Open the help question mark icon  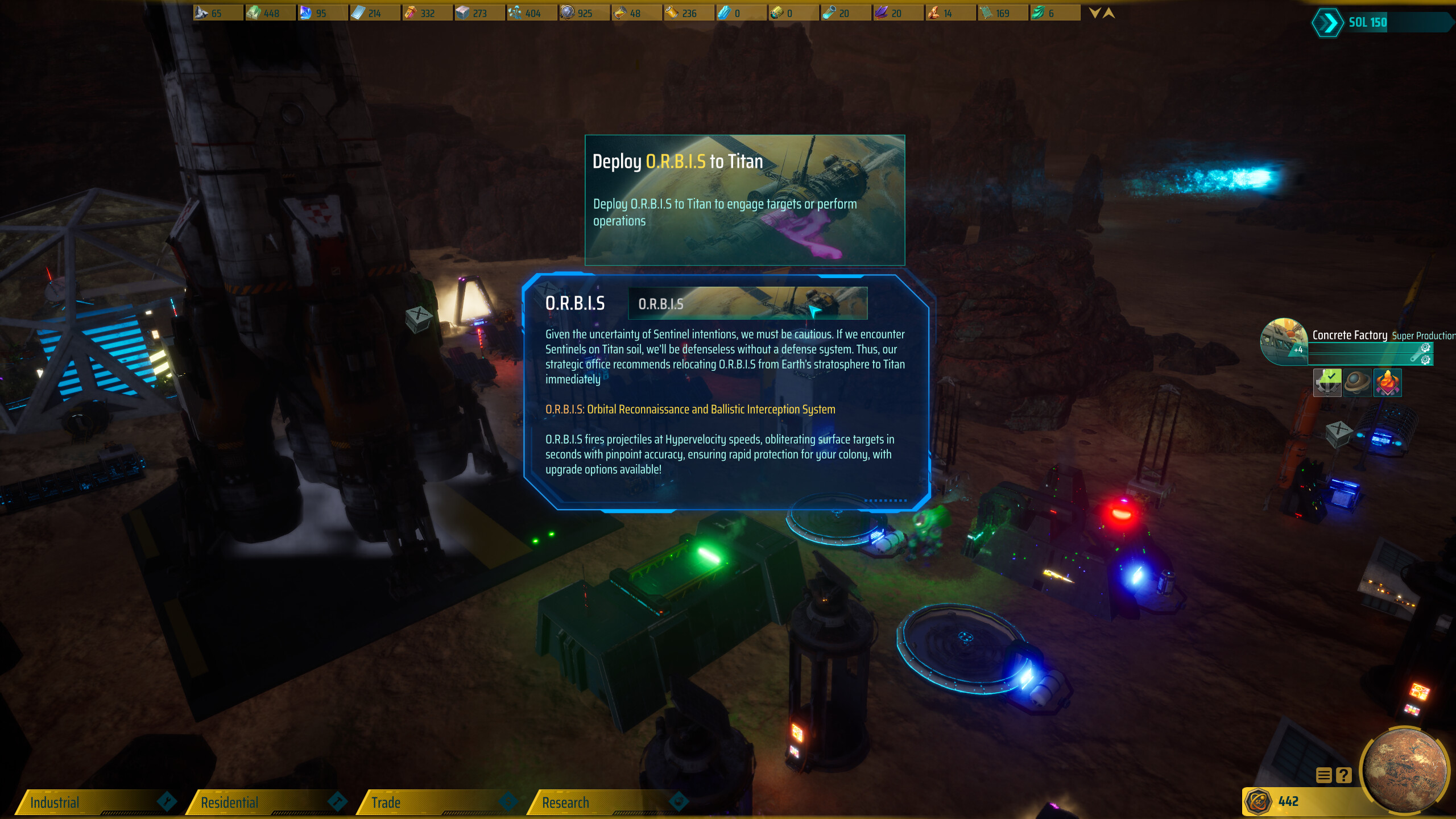pyautogui.click(x=1345, y=775)
